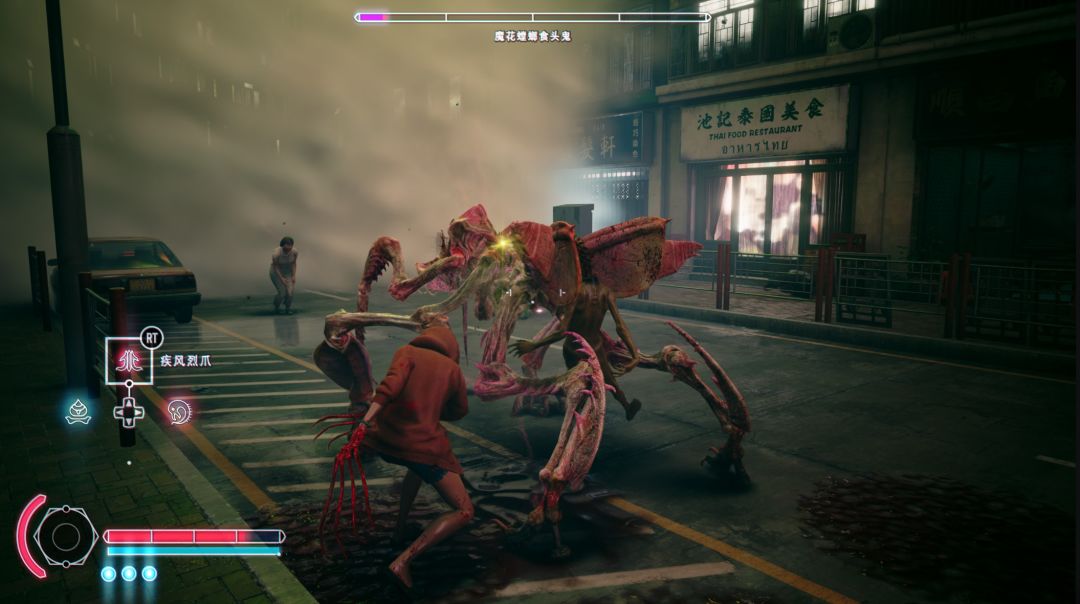Choose the red beast head skill icon
Screen dimensions: 1080x604
click(x=180, y=410)
